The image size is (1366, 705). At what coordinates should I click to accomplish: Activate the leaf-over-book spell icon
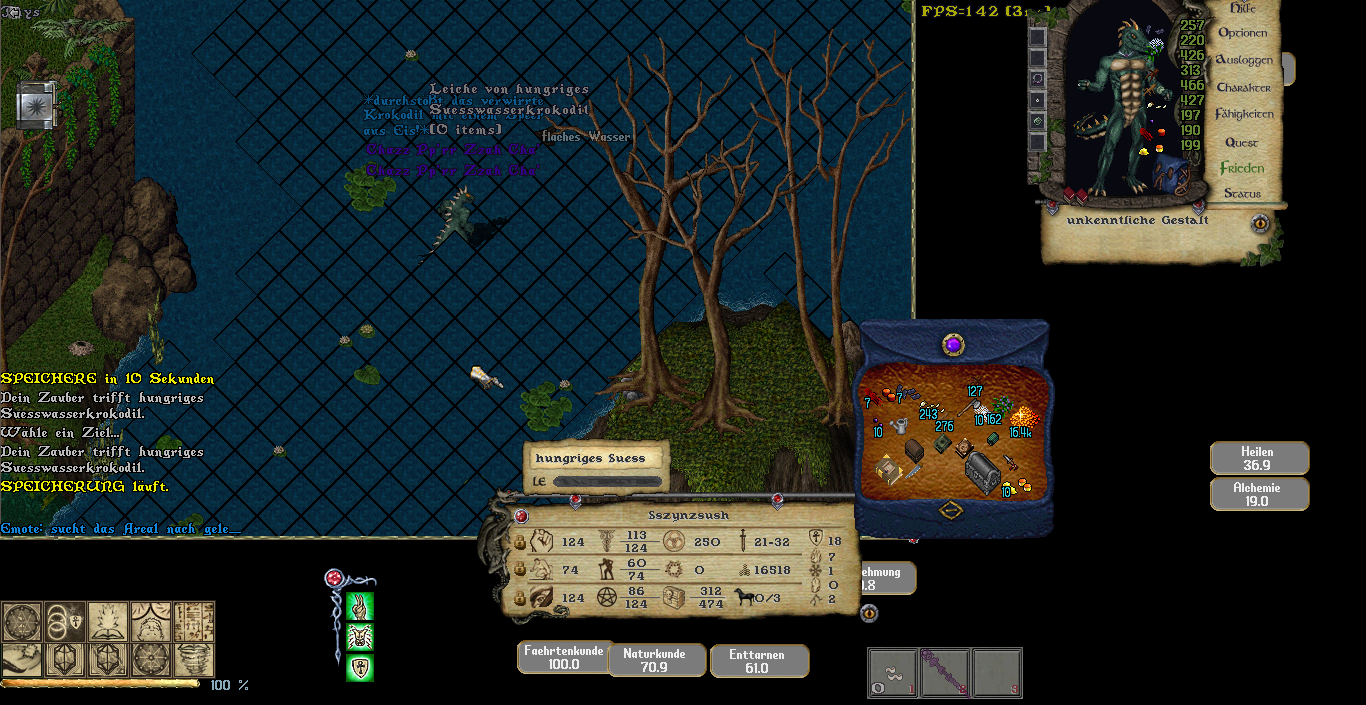pyautogui.click(x=107, y=621)
